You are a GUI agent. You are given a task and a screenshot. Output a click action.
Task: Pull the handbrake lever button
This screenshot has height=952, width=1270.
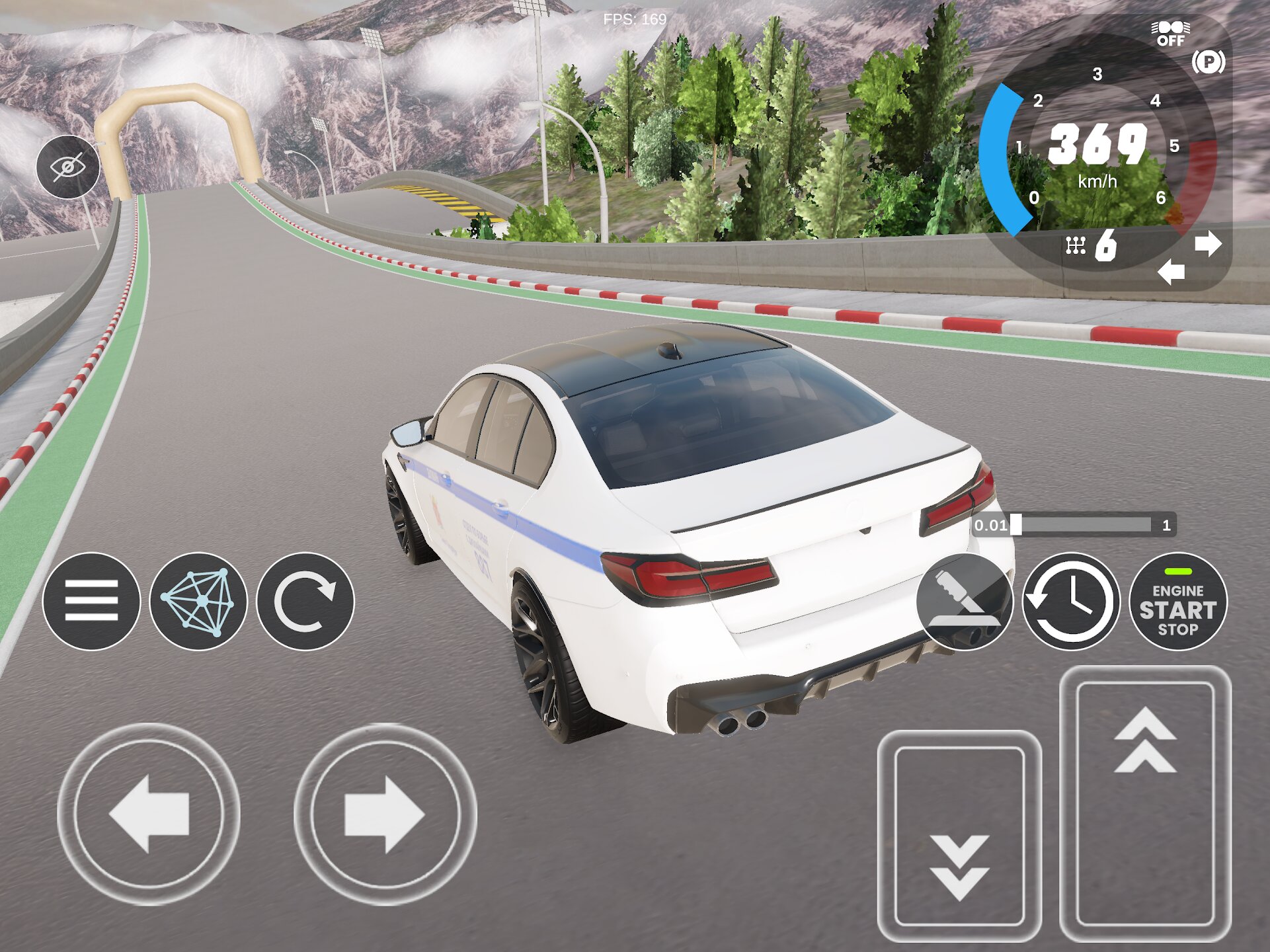(965, 602)
